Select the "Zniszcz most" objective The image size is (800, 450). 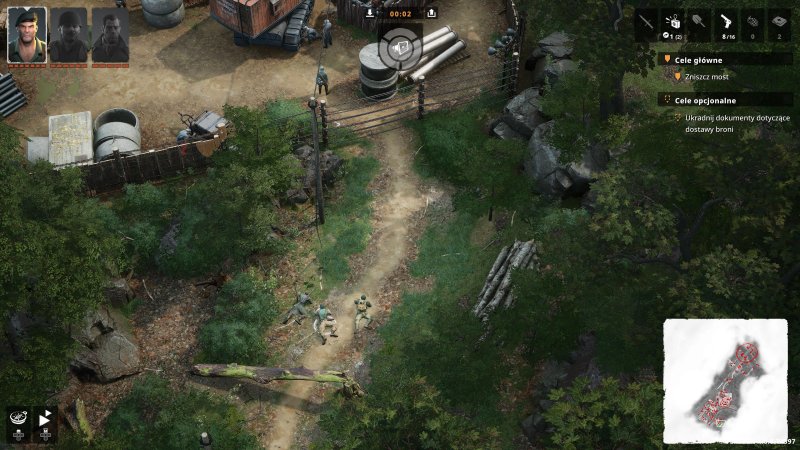(x=709, y=76)
